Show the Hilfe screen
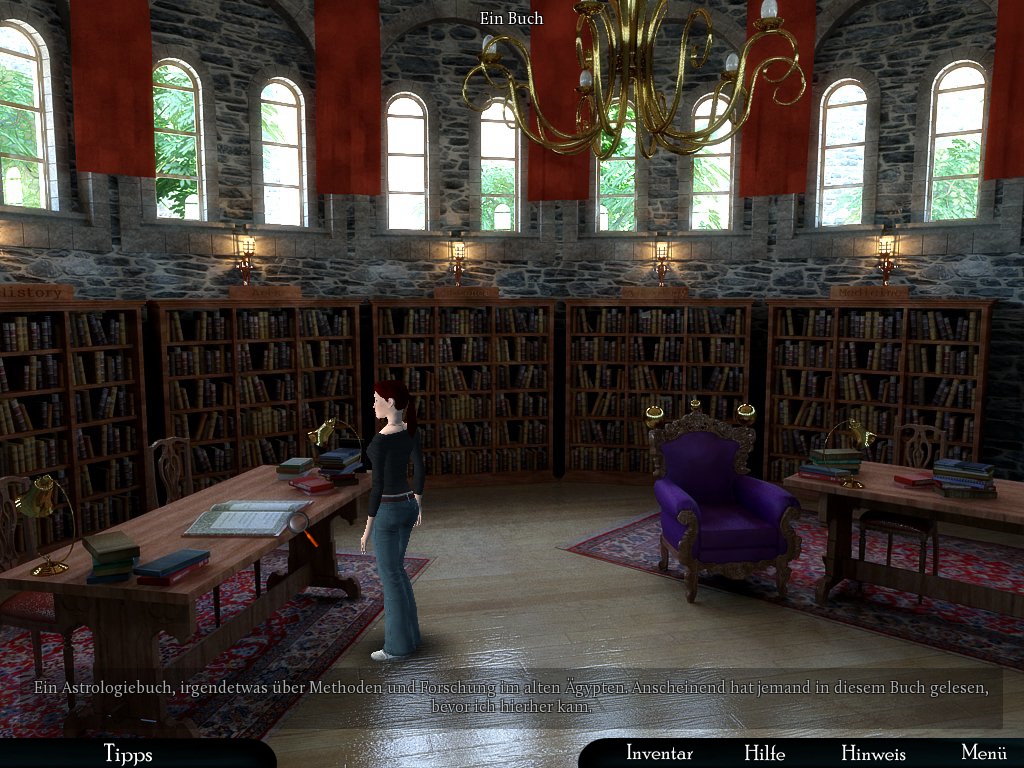This screenshot has width=1024, height=768. pos(764,753)
